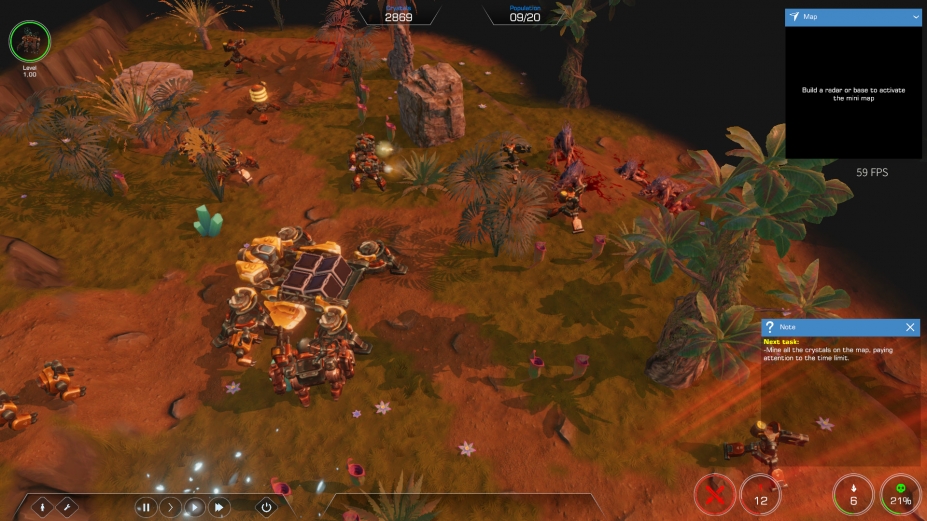927x521 pixels.
Task: Set normal speed with the play button
Action: tap(194, 507)
